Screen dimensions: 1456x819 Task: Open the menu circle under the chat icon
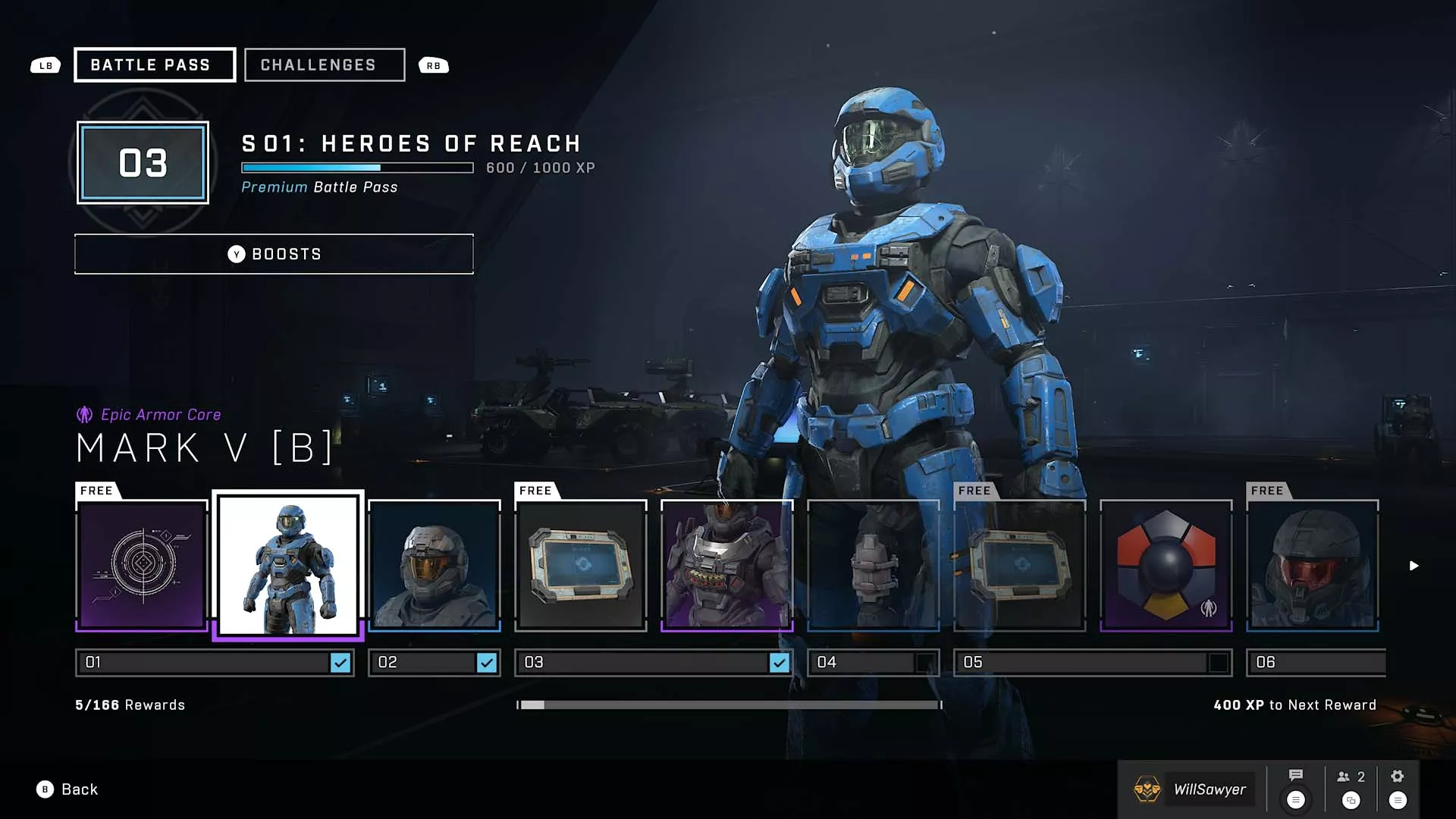click(x=1294, y=799)
